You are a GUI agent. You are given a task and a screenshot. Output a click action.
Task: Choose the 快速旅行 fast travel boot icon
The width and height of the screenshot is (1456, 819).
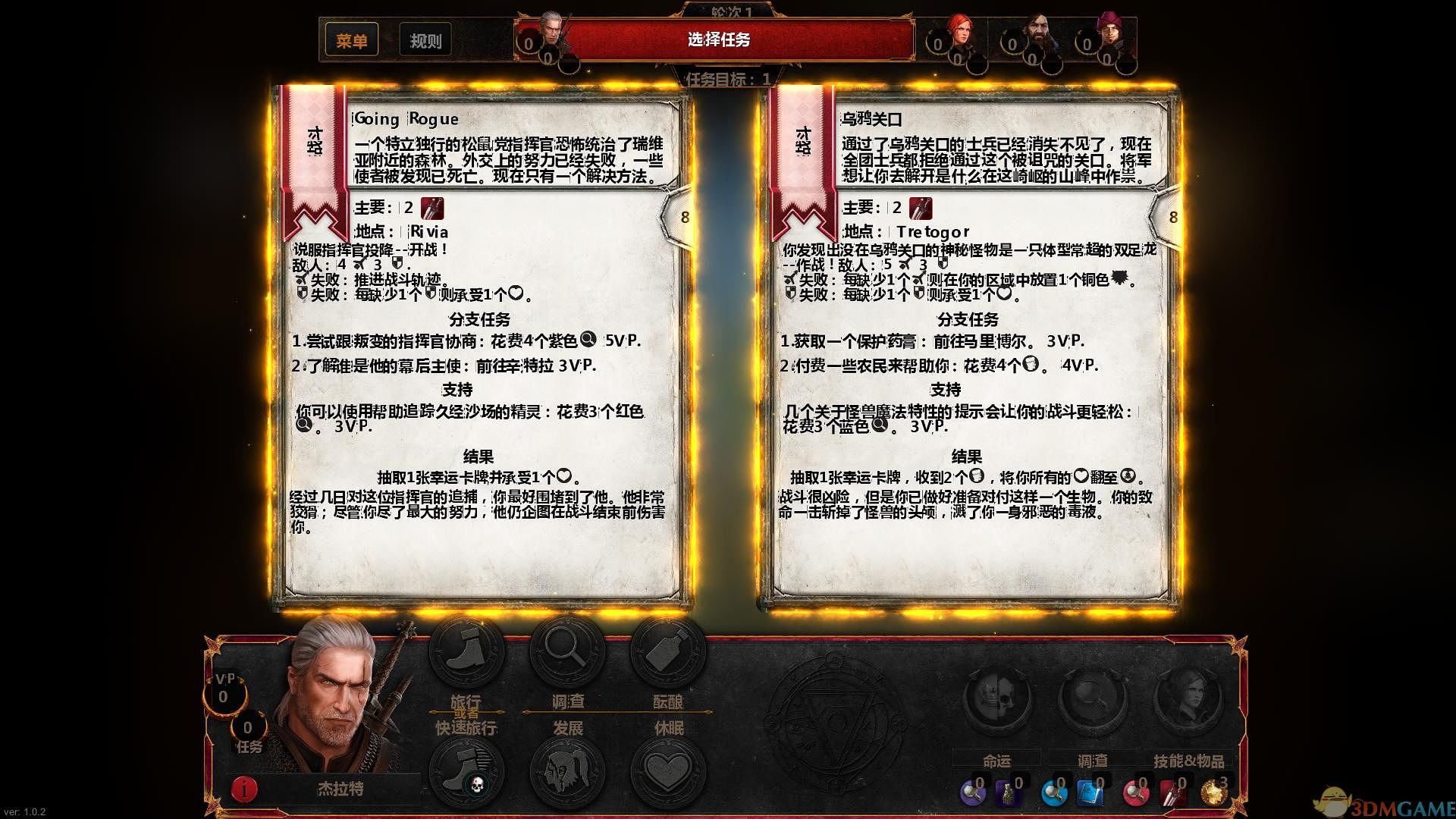click(x=468, y=768)
